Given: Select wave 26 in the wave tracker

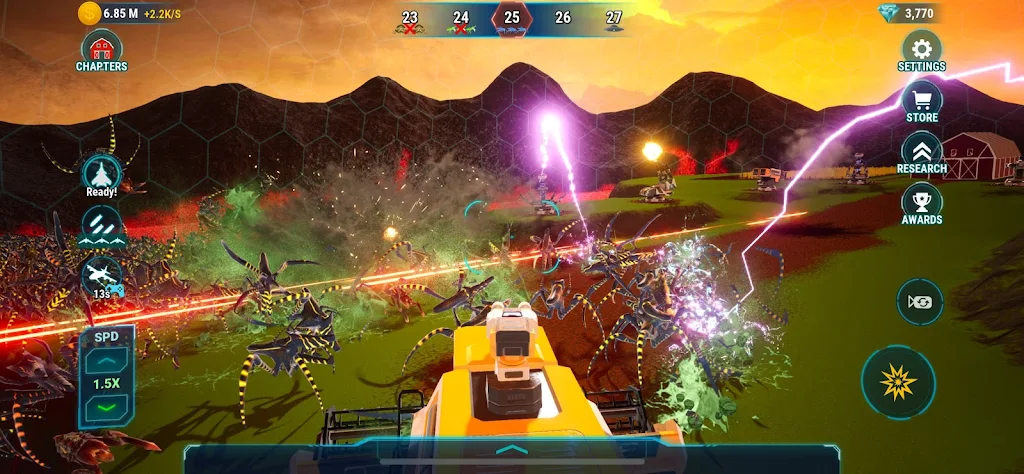Looking at the screenshot, I should pyautogui.click(x=563, y=20).
